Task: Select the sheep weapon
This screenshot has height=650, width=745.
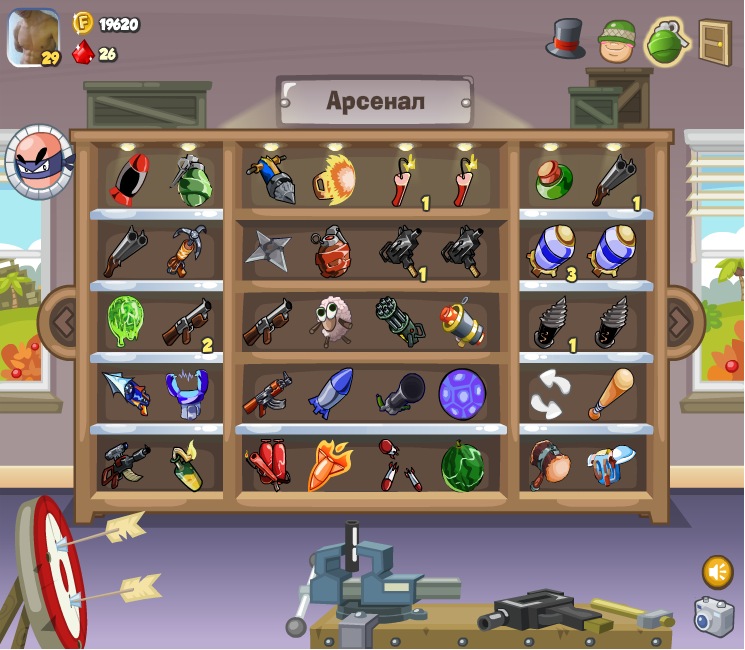Action: click(x=329, y=321)
